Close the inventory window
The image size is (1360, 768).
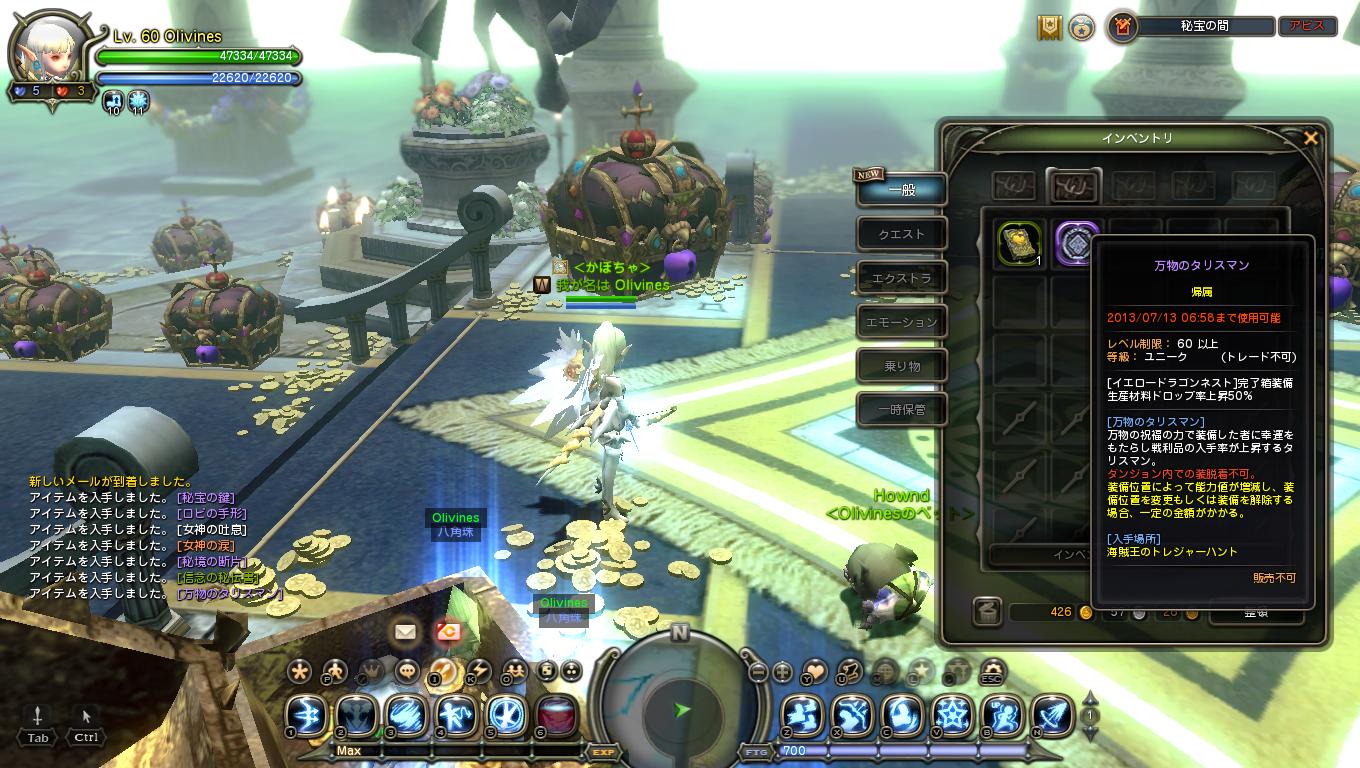1310,139
